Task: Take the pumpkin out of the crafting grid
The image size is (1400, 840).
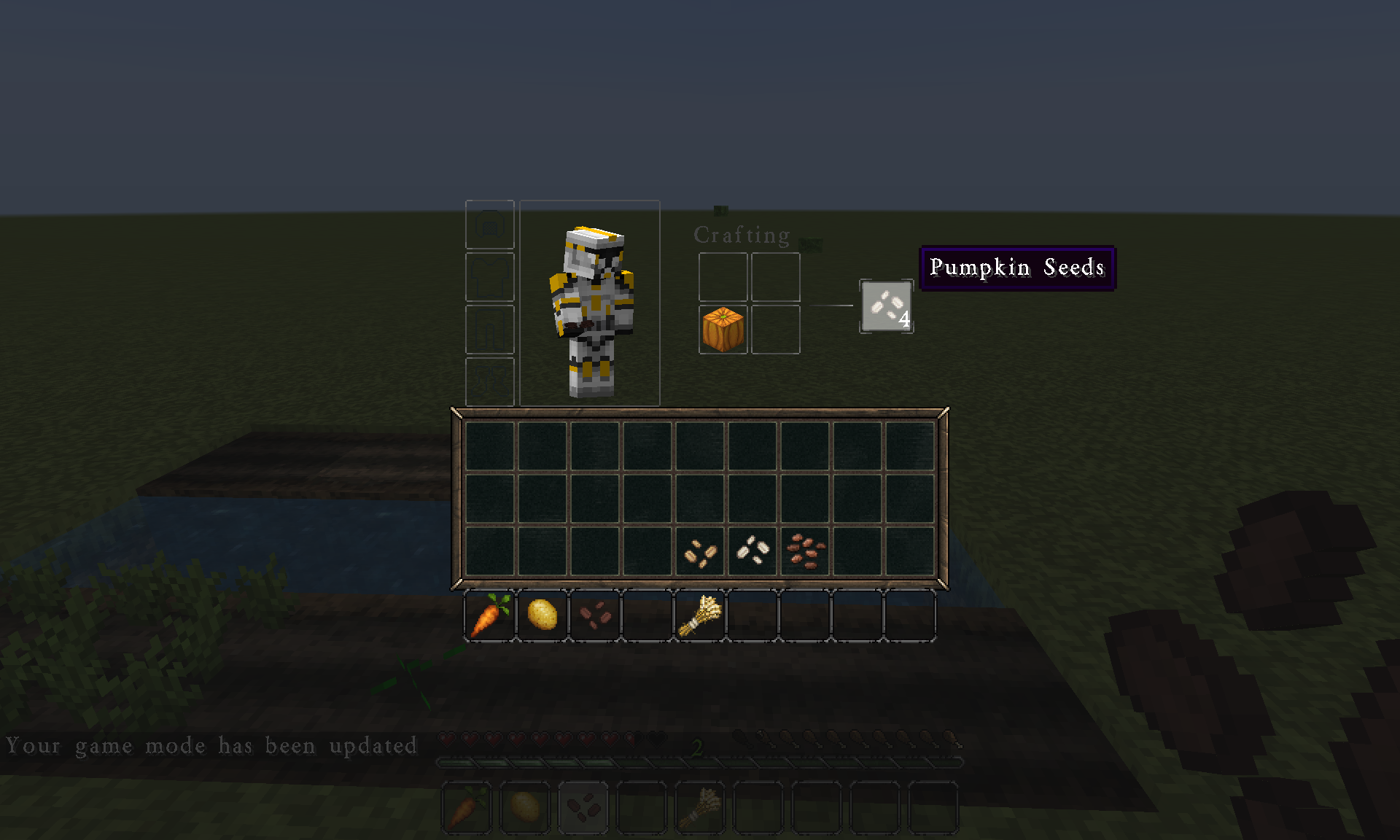Action: point(723,330)
